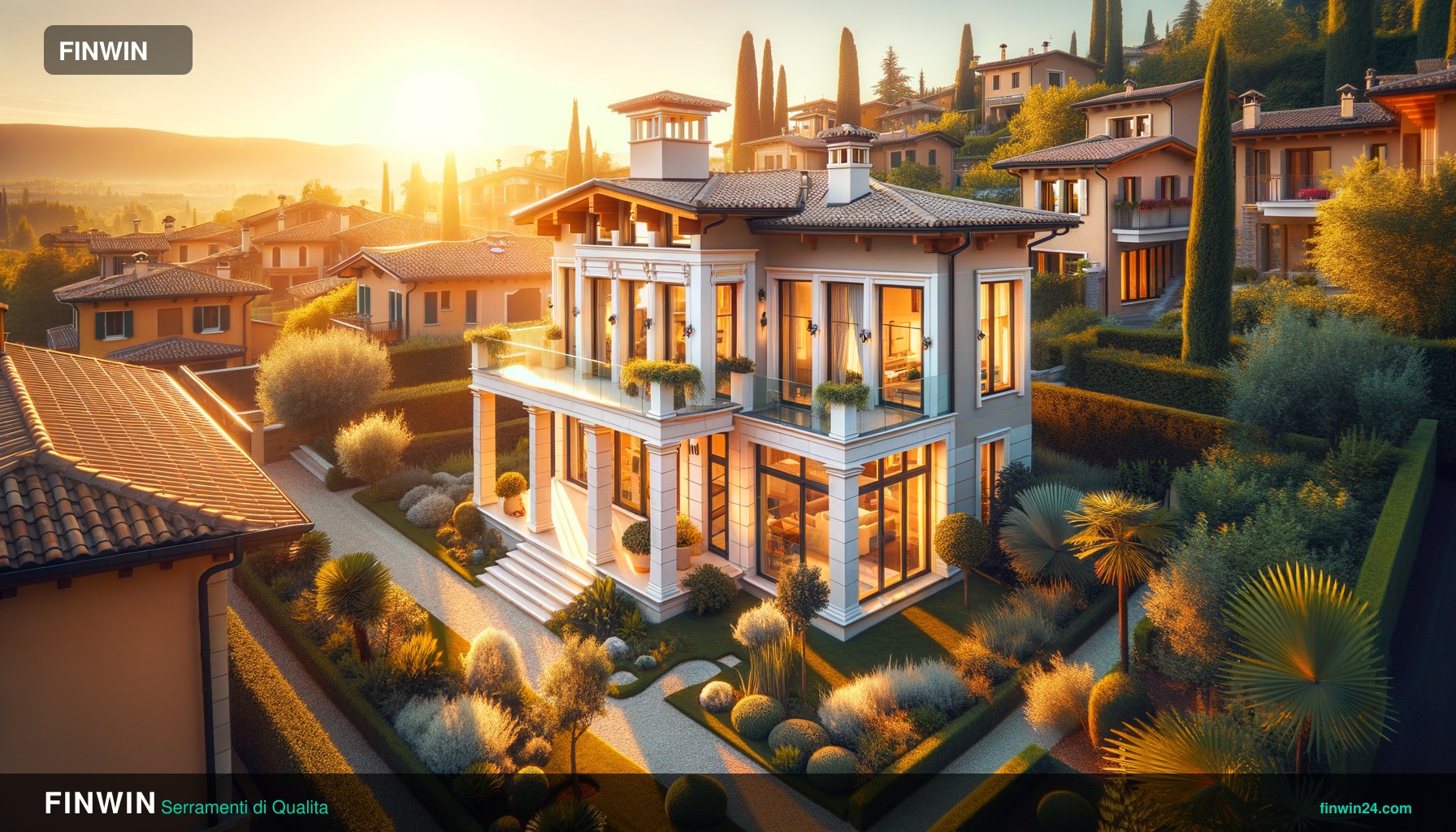Click the FINWIN badge in the top corner
1456x832 pixels.
(x=118, y=50)
